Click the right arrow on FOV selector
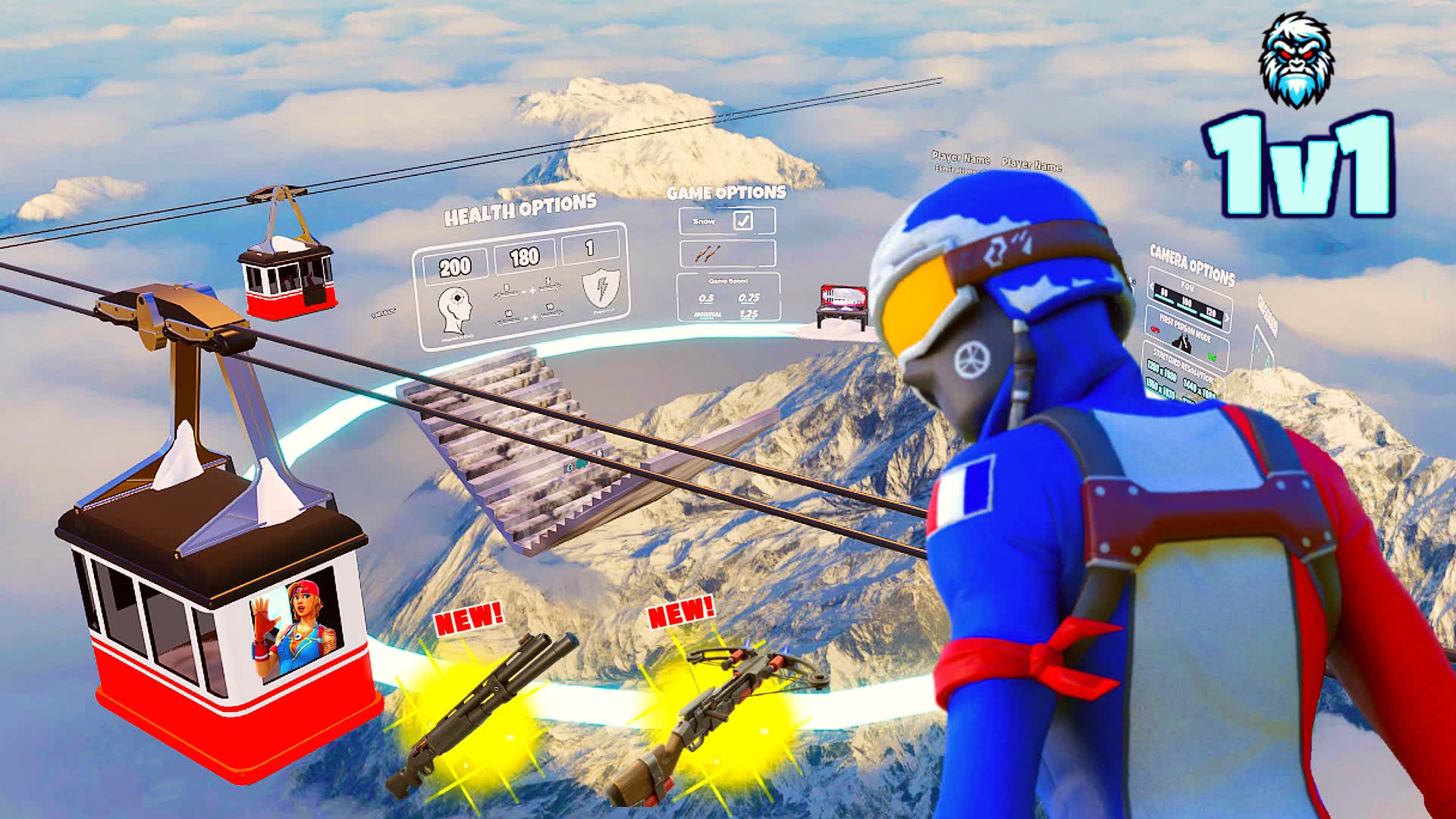 point(1227,318)
